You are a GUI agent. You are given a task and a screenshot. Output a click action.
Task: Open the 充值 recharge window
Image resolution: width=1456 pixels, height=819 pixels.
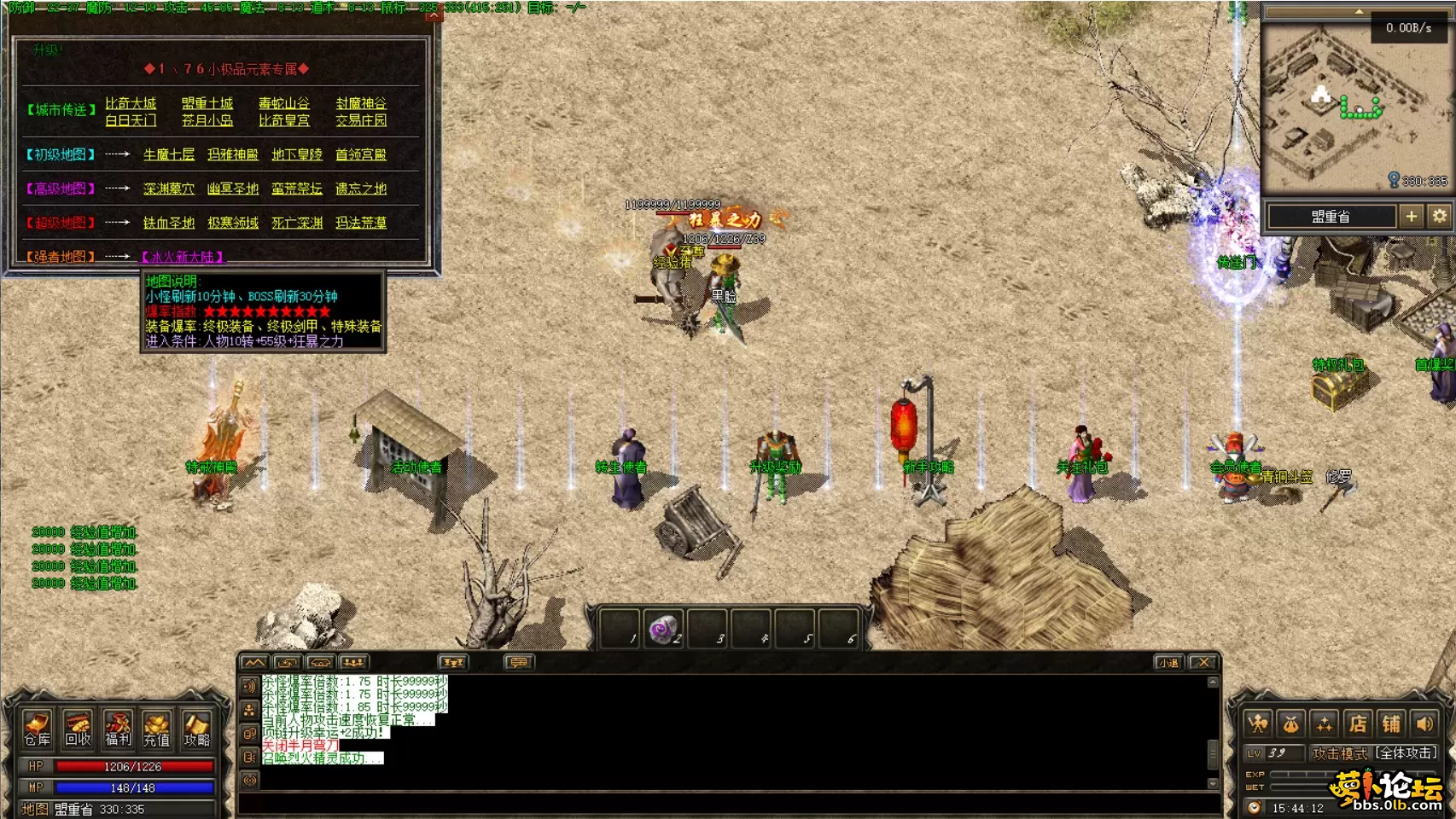click(x=157, y=729)
